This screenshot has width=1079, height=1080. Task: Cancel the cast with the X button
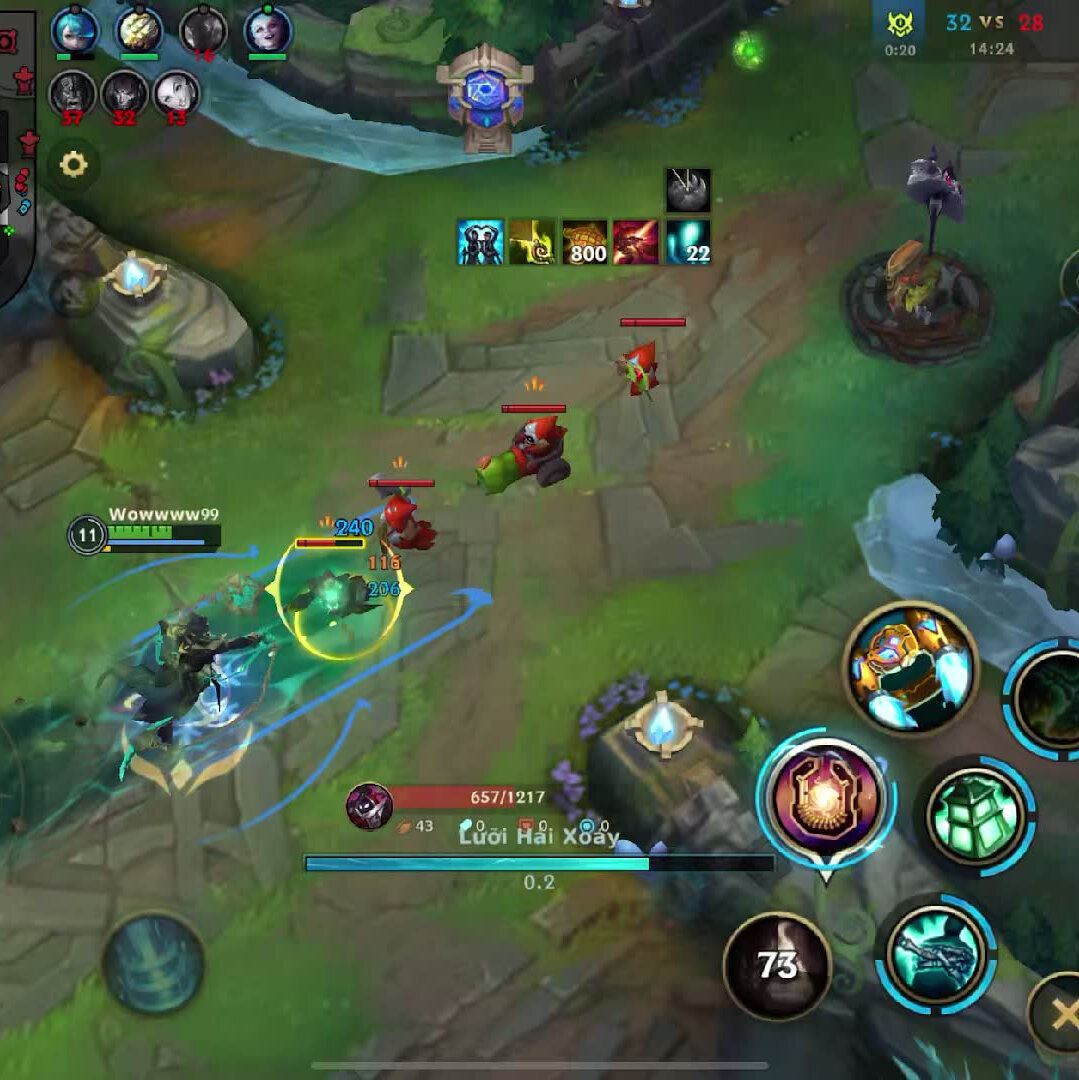(1058, 1015)
